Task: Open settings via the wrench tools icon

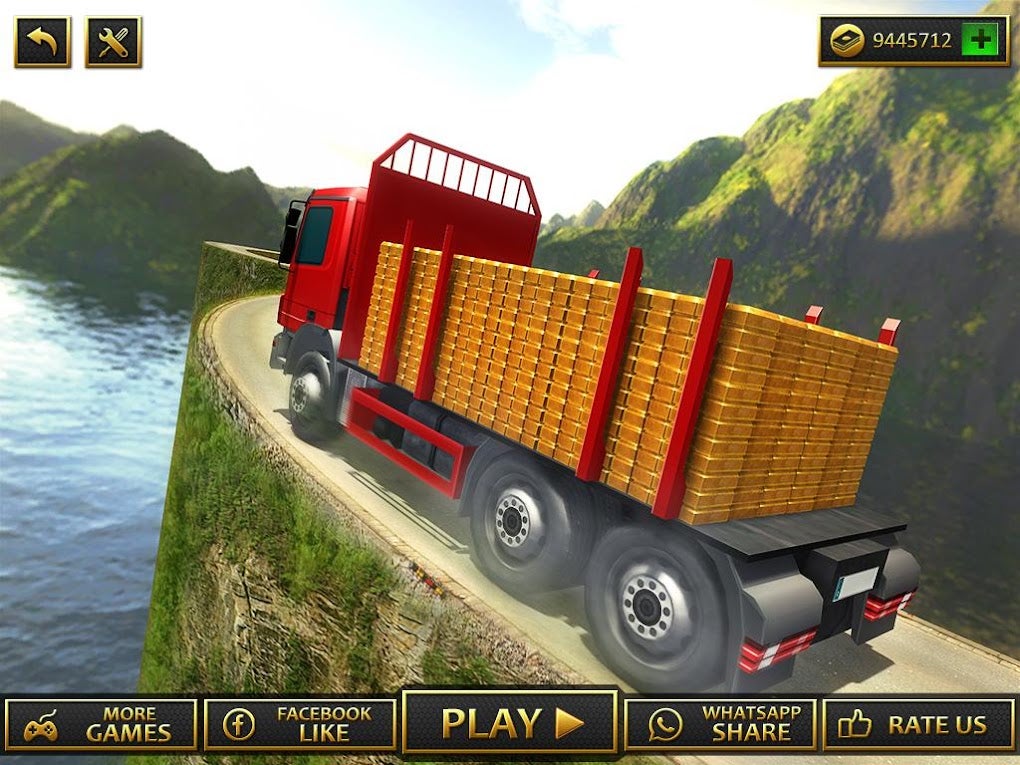Action: point(113,42)
